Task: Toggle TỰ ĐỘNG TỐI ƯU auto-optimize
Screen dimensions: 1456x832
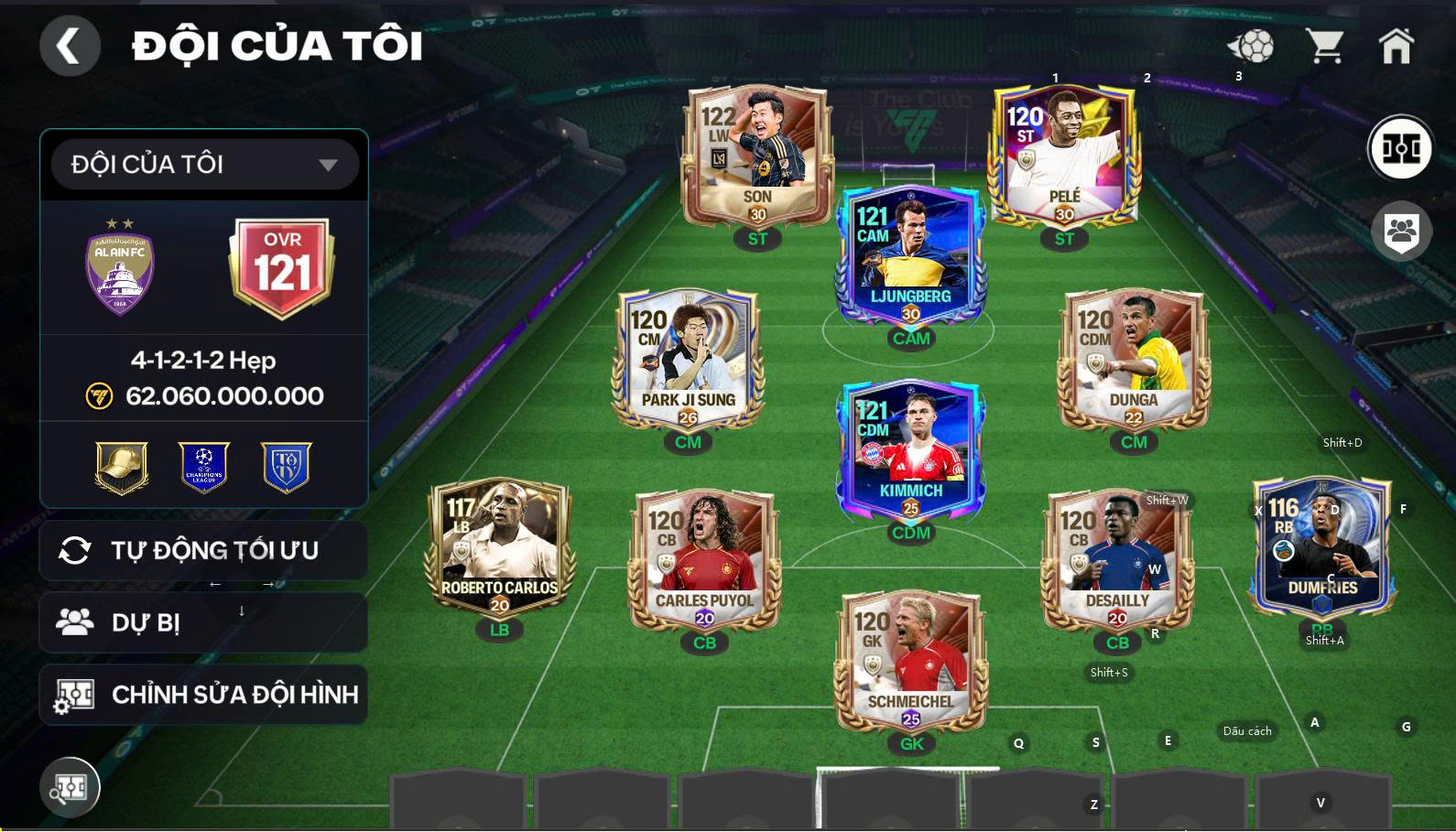Action: pyautogui.click(x=203, y=549)
